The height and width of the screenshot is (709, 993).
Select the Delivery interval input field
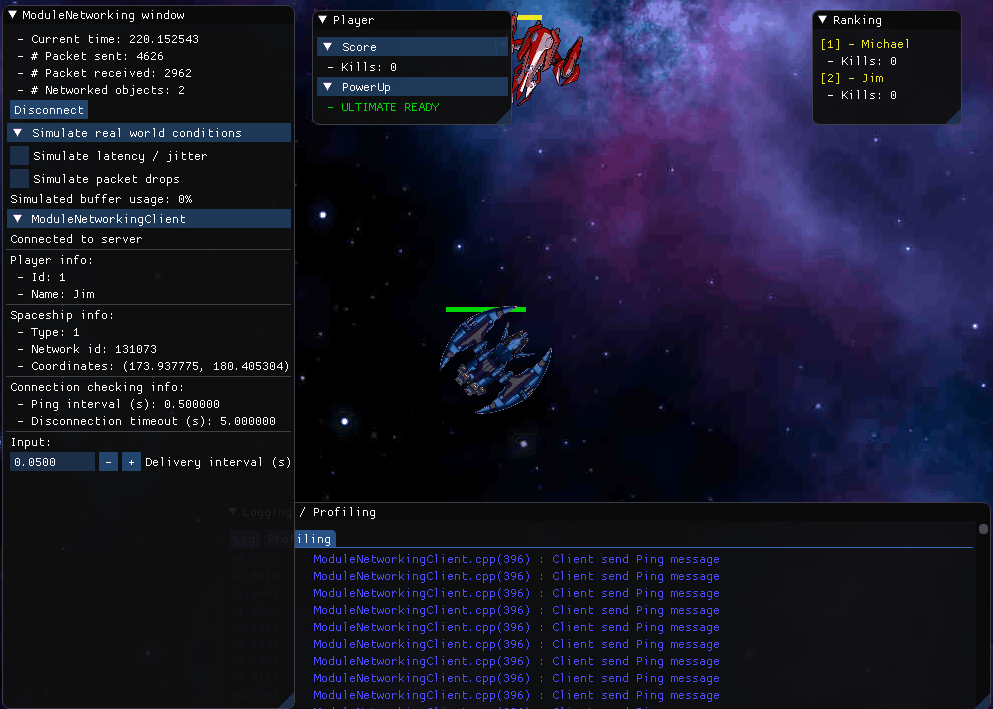tap(52, 462)
